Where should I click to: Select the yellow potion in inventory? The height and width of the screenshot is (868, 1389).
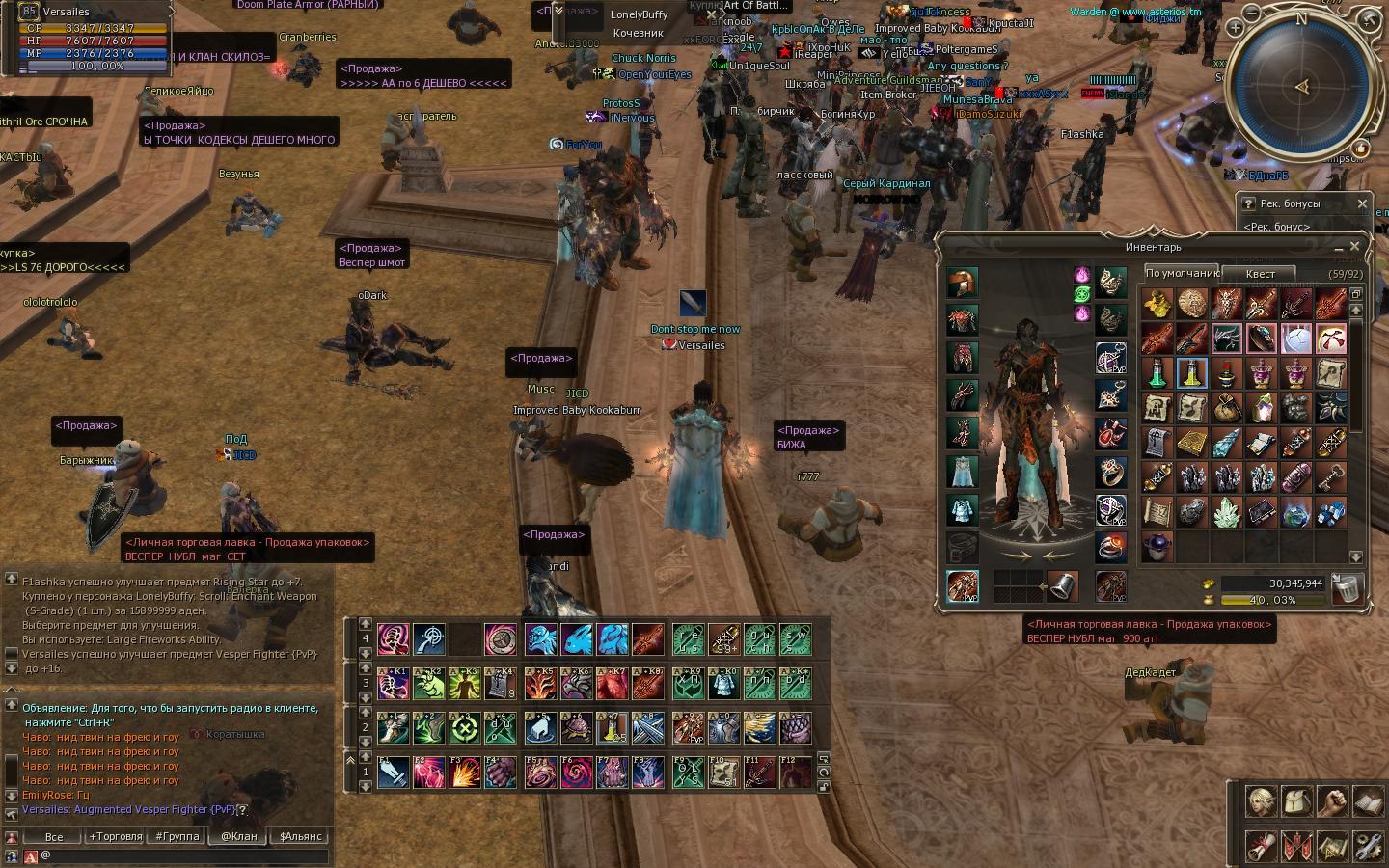(x=1191, y=373)
